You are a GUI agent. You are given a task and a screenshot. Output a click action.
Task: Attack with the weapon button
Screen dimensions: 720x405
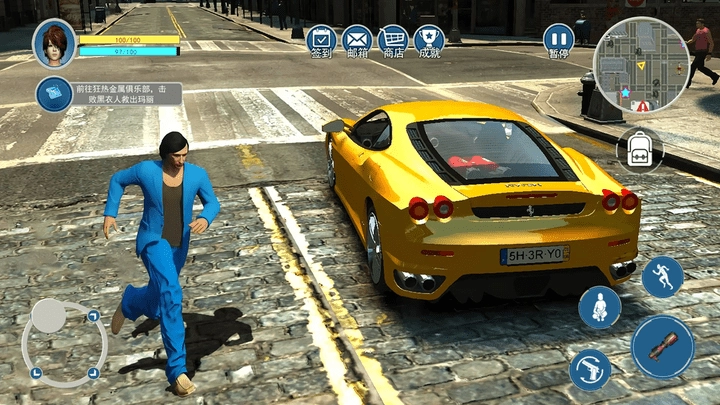point(662,347)
